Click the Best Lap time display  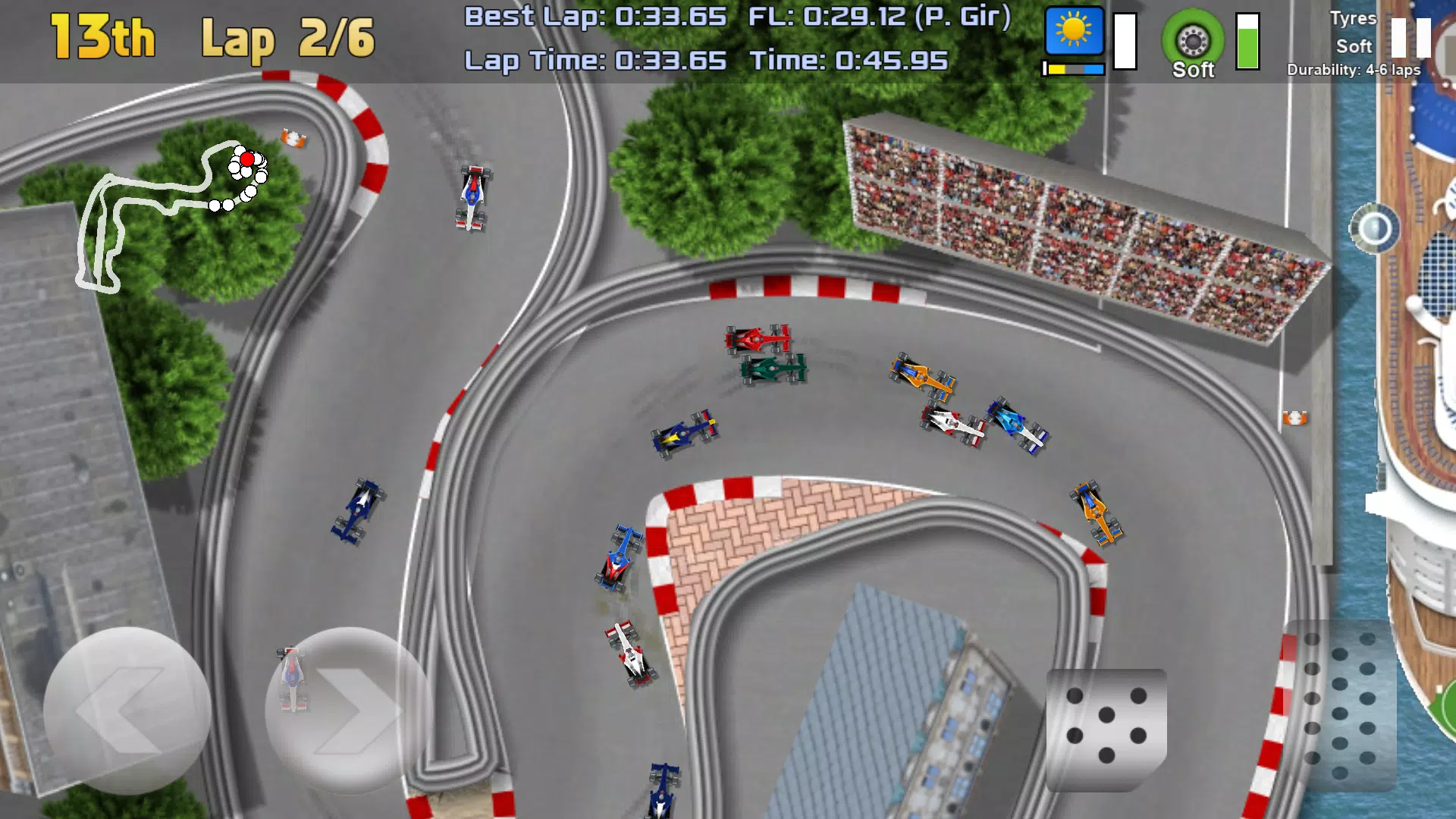tap(595, 15)
